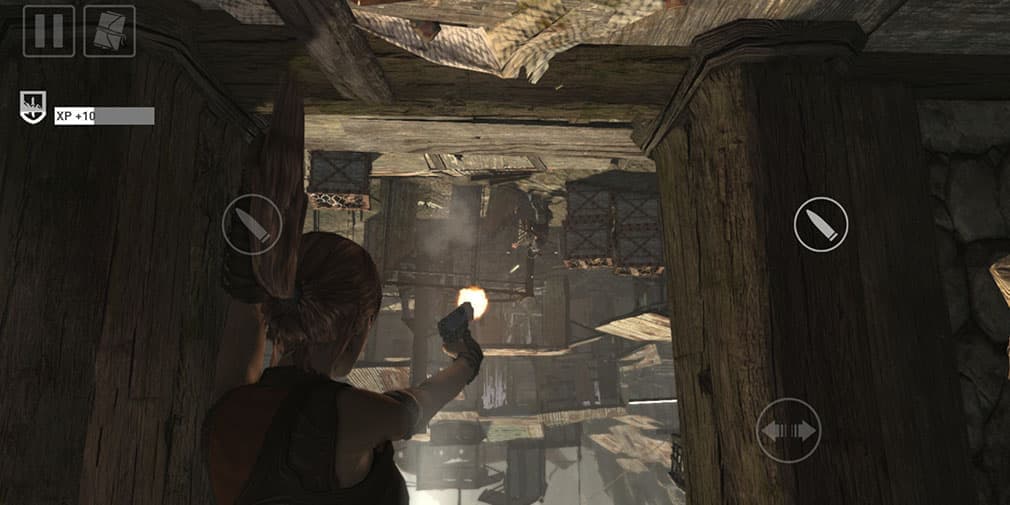The image size is (1010, 505).
Task: Pause the game with the pause button
Action: coord(49,31)
